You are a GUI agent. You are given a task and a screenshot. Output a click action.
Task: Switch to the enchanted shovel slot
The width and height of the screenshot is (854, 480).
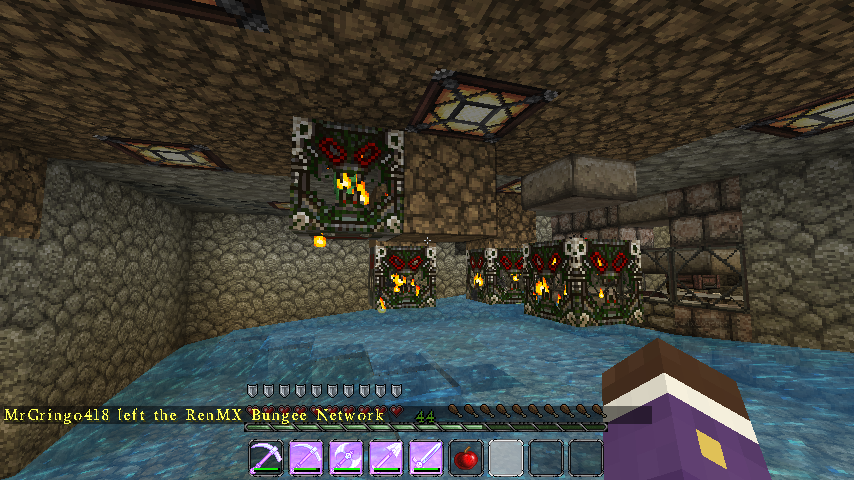click(386, 458)
